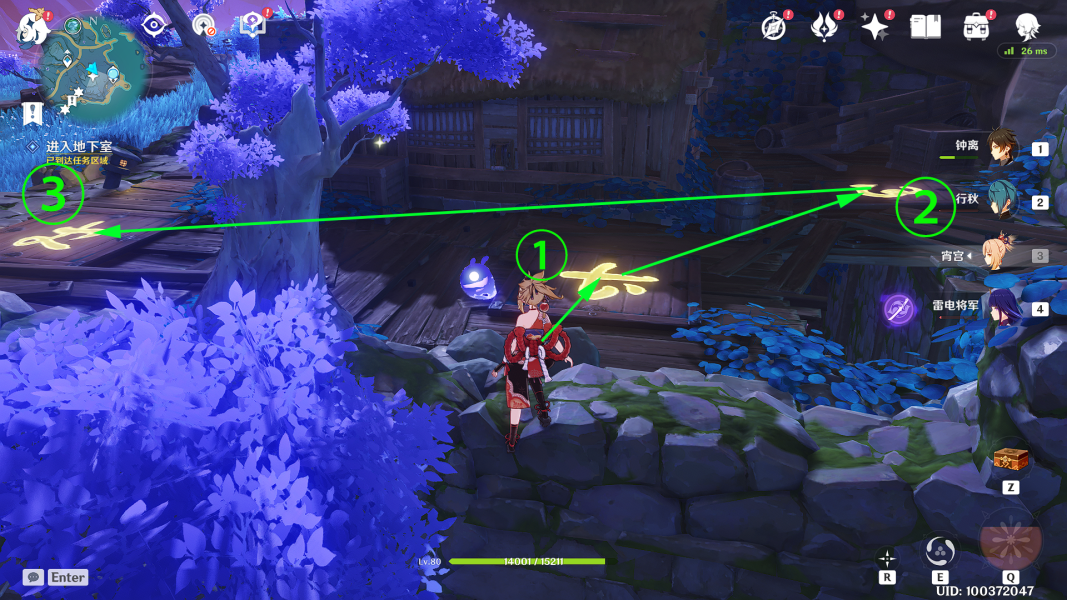Open the chat box with Enter label
The height and width of the screenshot is (600, 1067).
click(56, 577)
